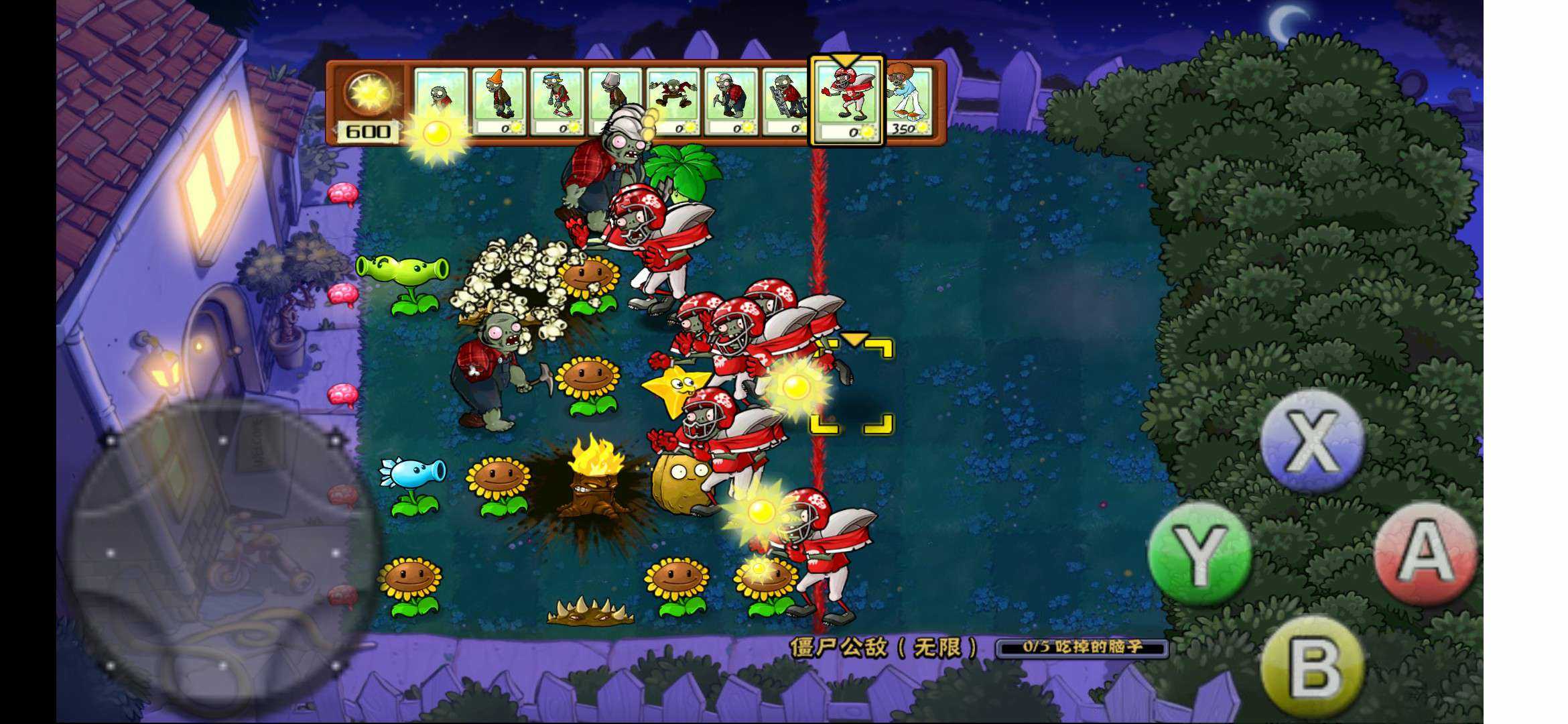Select the highlighted Football Zombie card

[847, 102]
